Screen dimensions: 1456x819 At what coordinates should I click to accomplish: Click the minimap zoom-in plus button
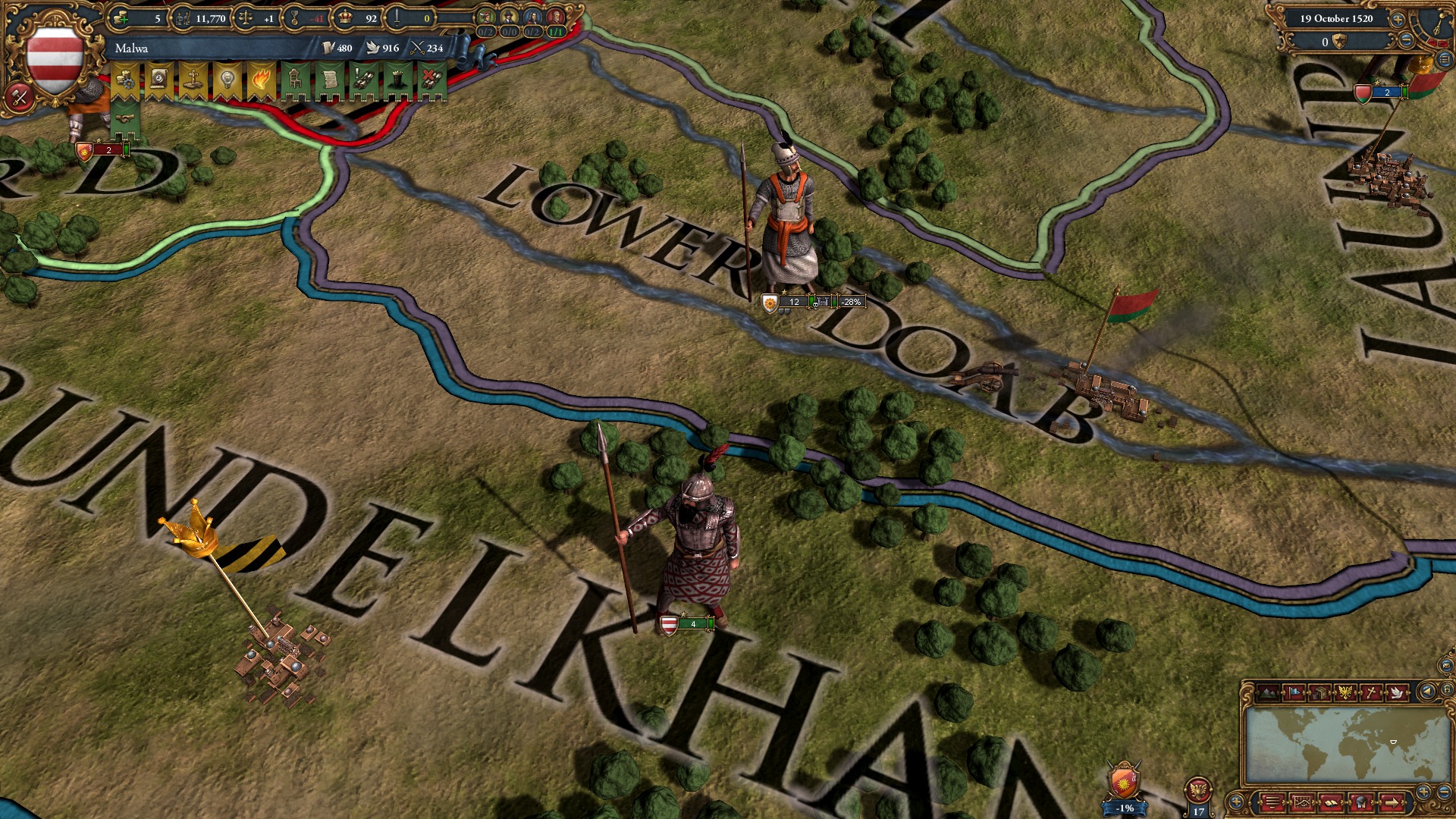pyautogui.click(x=1423, y=791)
